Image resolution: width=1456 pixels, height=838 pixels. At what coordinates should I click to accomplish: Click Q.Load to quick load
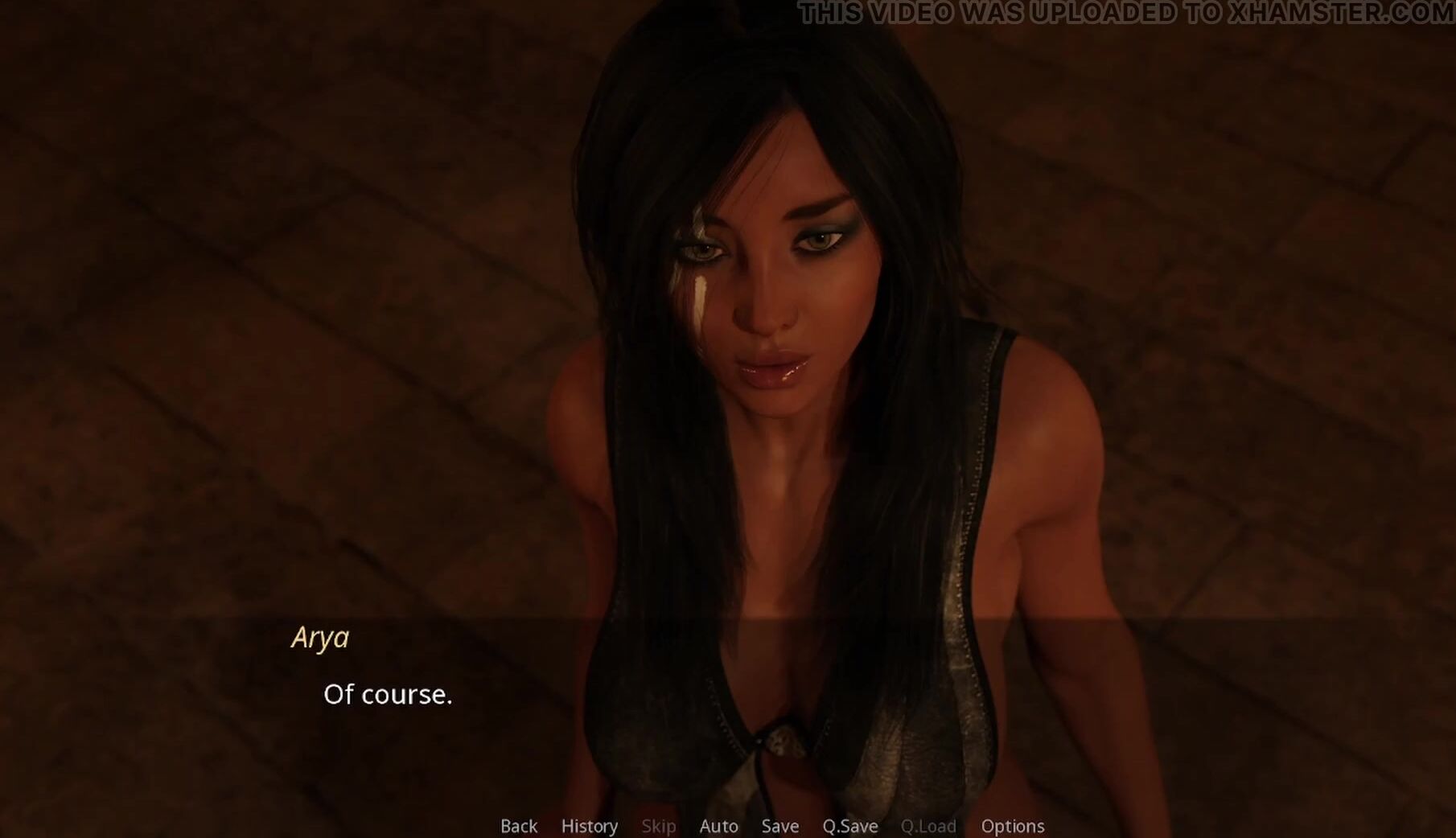point(928,826)
